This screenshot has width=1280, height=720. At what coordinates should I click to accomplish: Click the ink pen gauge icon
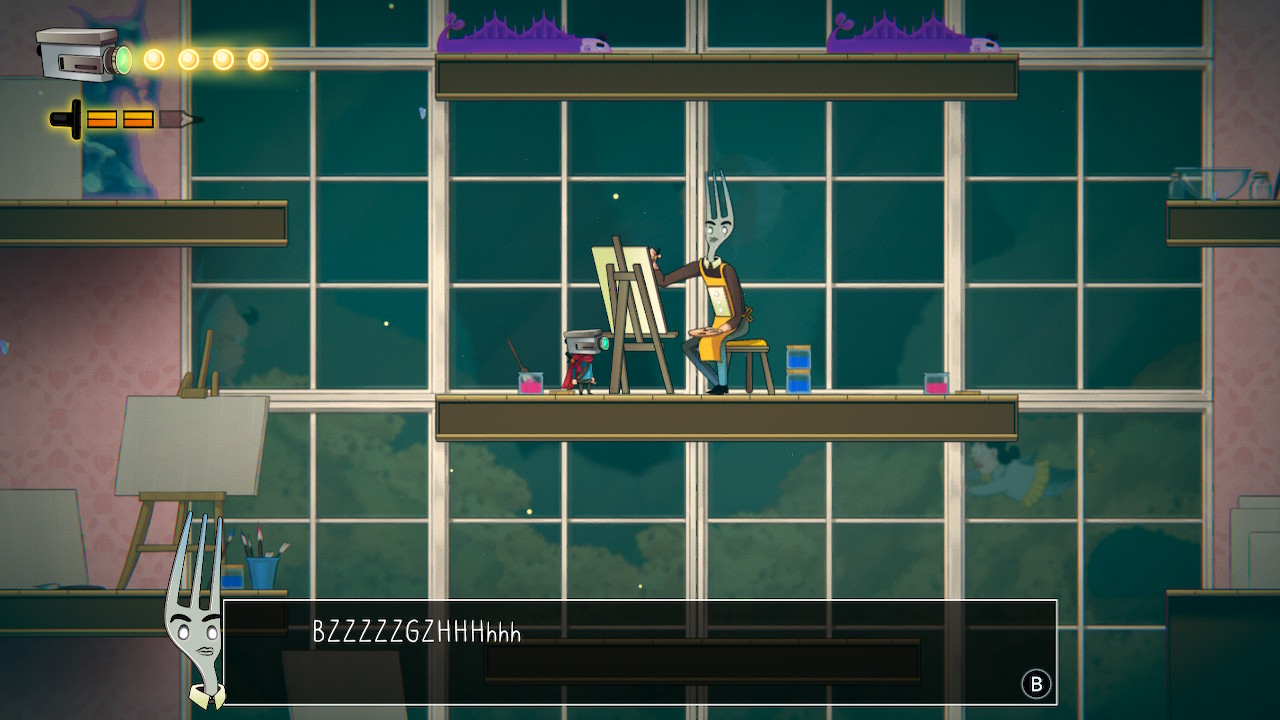(x=125, y=120)
